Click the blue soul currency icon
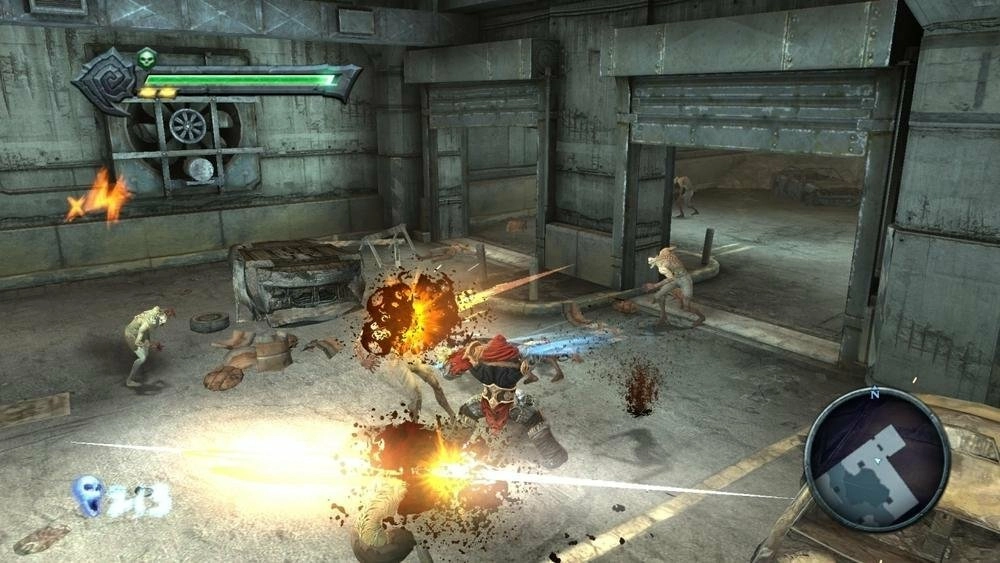1000x563 pixels. point(90,494)
